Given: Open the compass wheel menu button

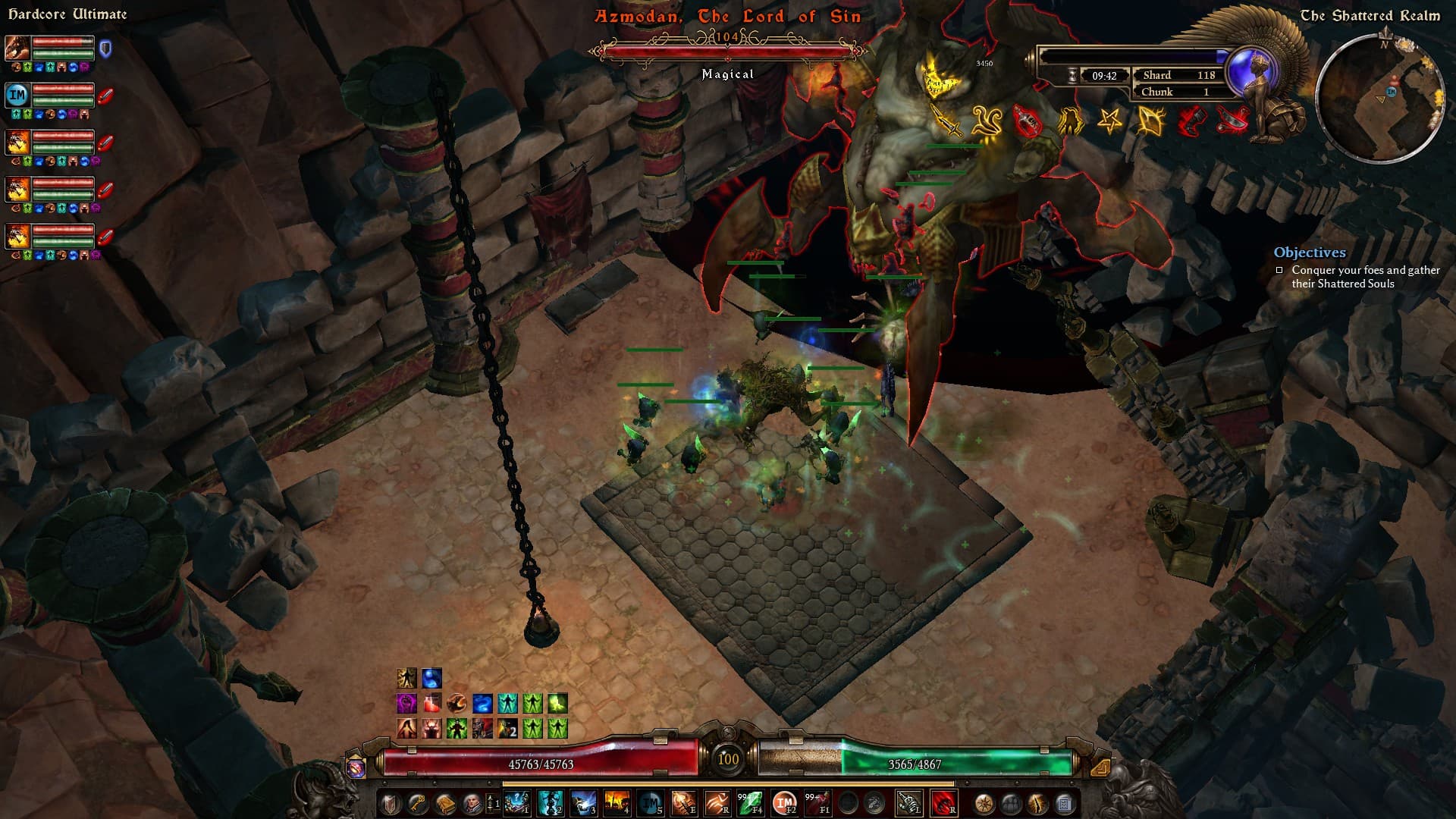Looking at the screenshot, I should click(984, 804).
